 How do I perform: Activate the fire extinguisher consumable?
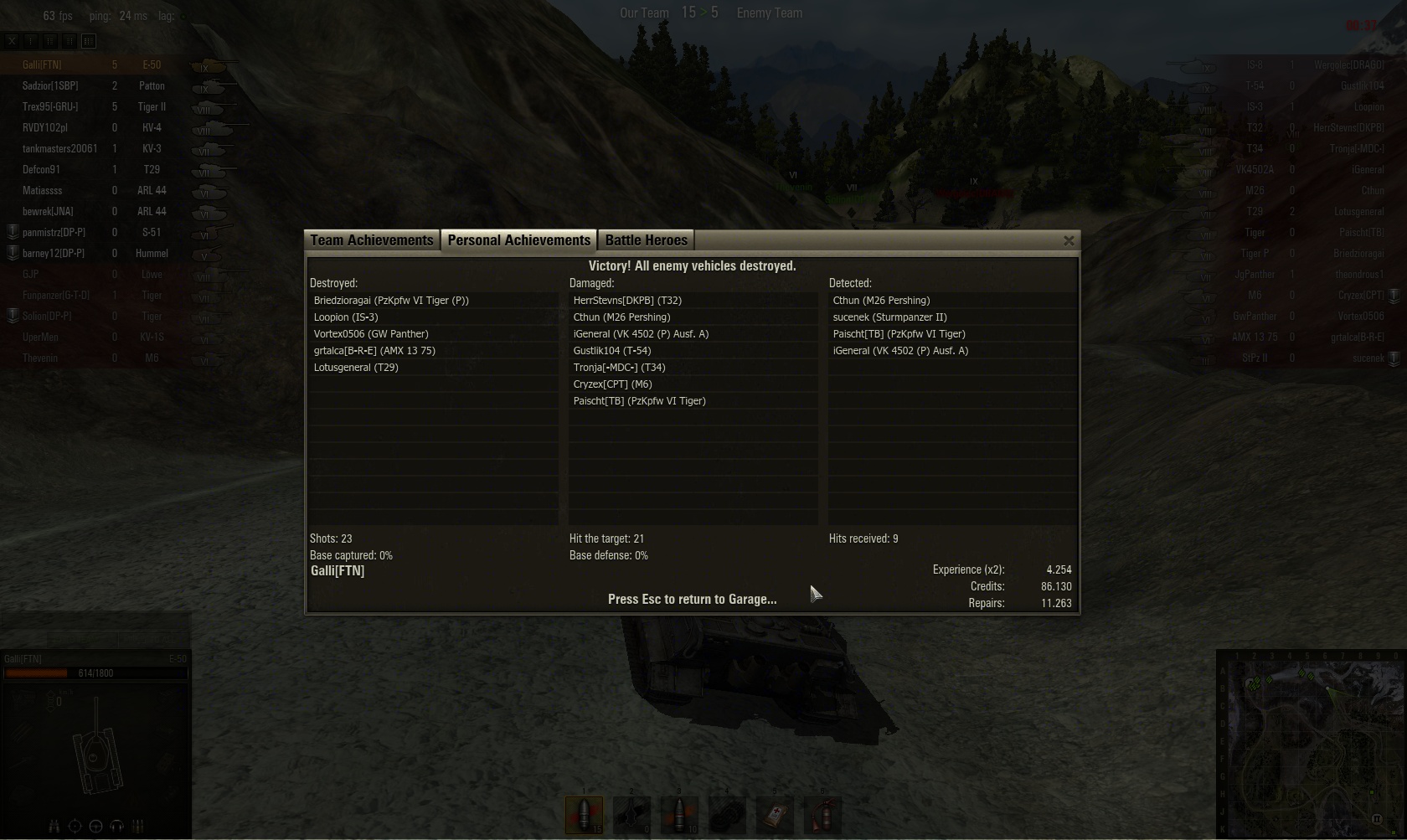pyautogui.click(x=822, y=814)
